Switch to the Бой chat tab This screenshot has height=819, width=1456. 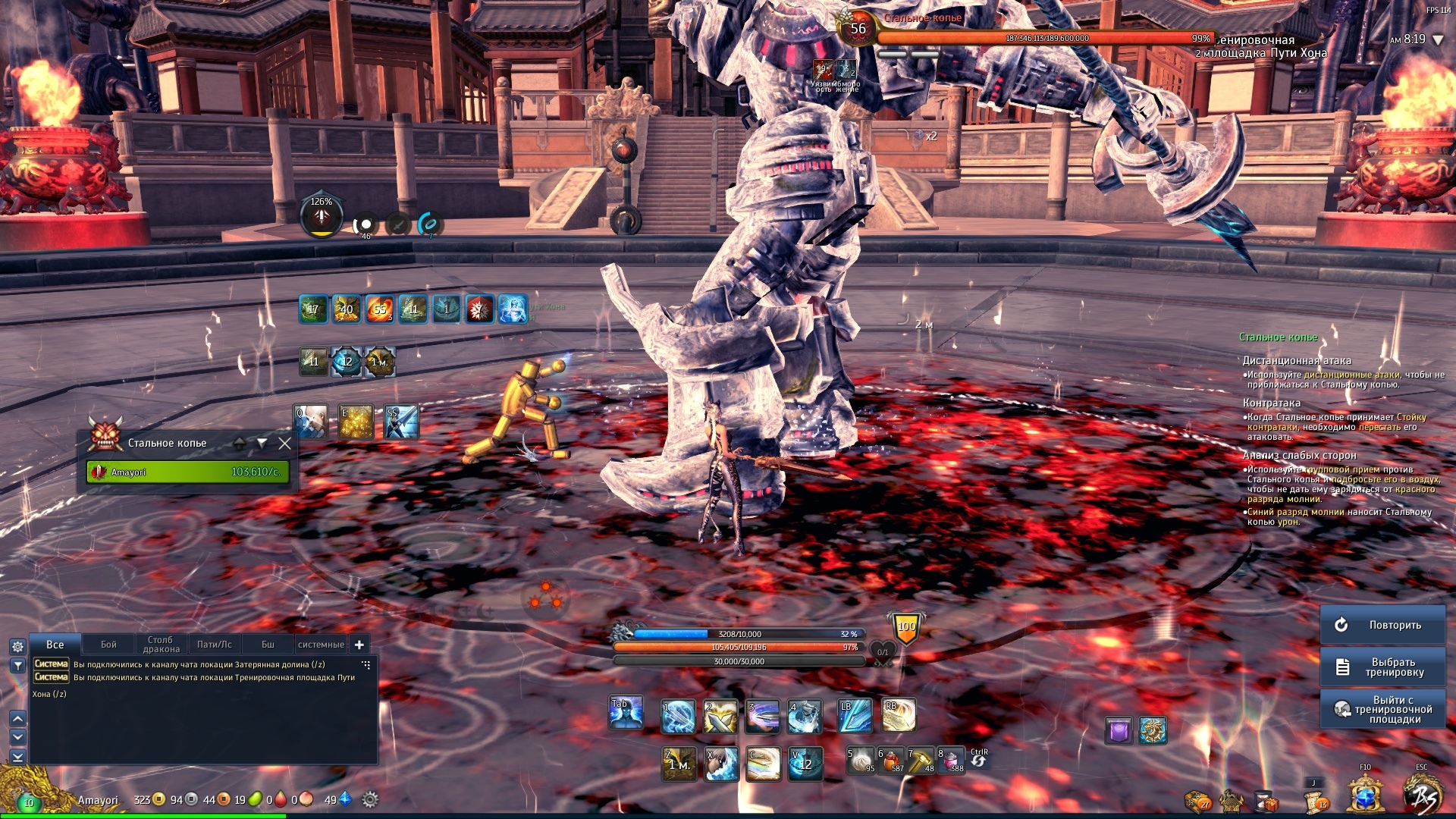click(108, 645)
